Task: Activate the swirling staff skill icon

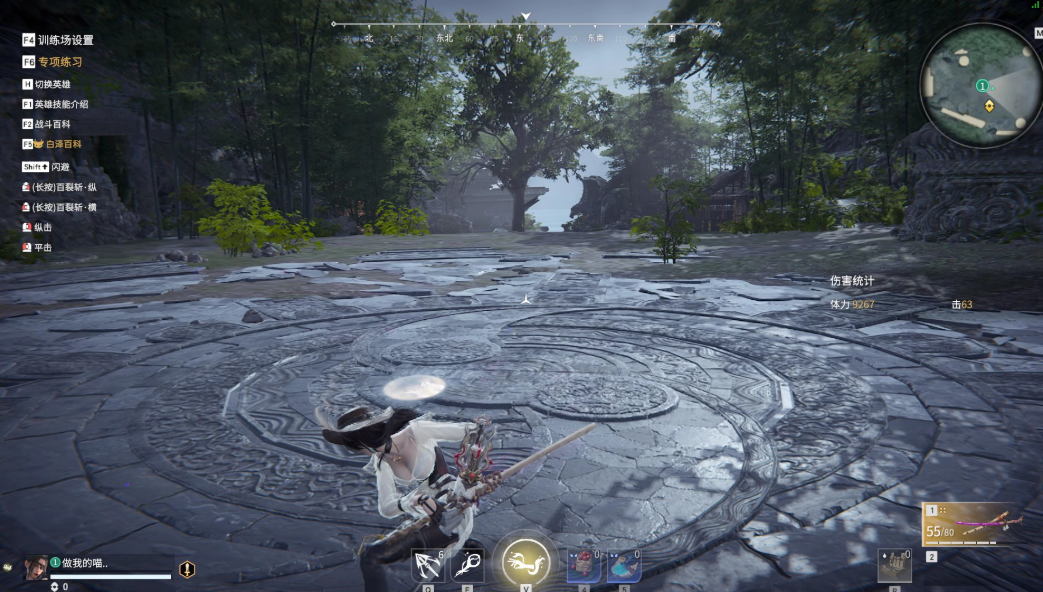Action: pyautogui.click(x=467, y=565)
